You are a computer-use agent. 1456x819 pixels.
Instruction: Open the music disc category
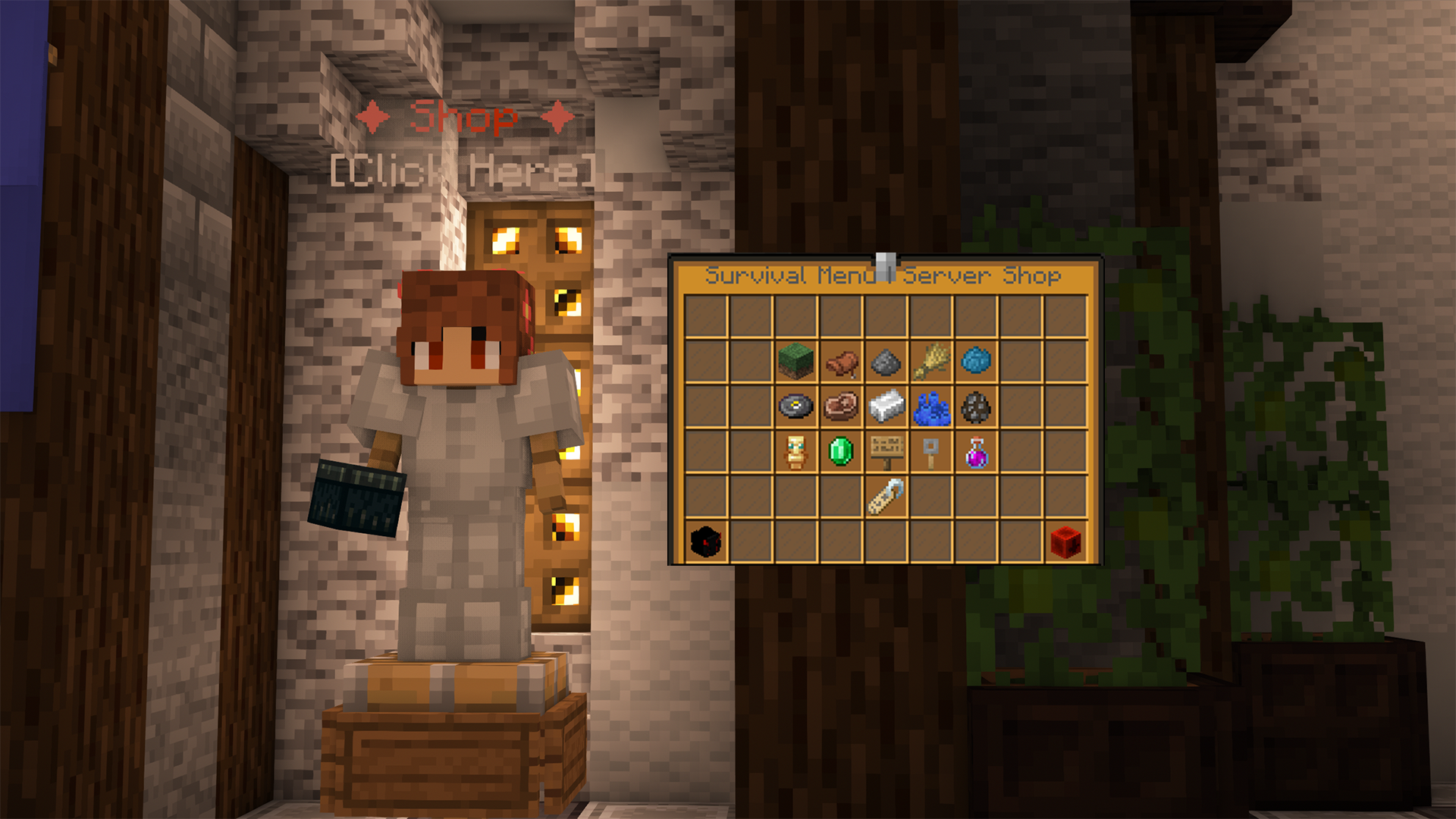click(795, 408)
